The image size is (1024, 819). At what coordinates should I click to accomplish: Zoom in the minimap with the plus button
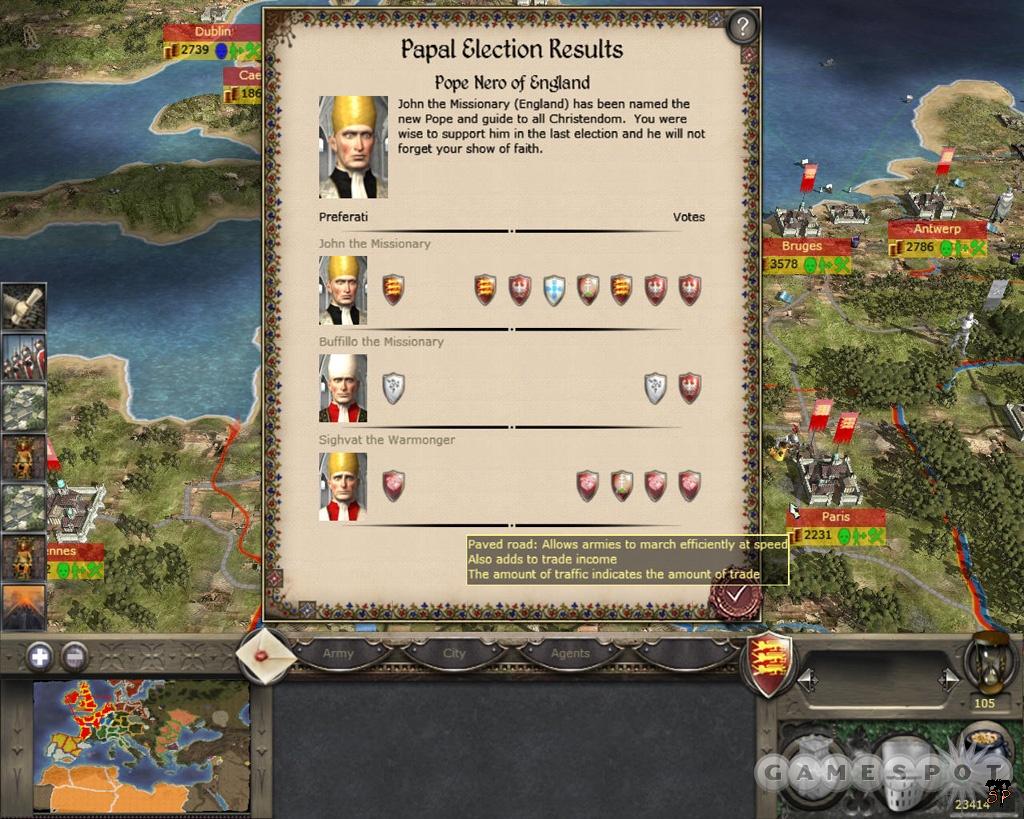click(x=39, y=656)
